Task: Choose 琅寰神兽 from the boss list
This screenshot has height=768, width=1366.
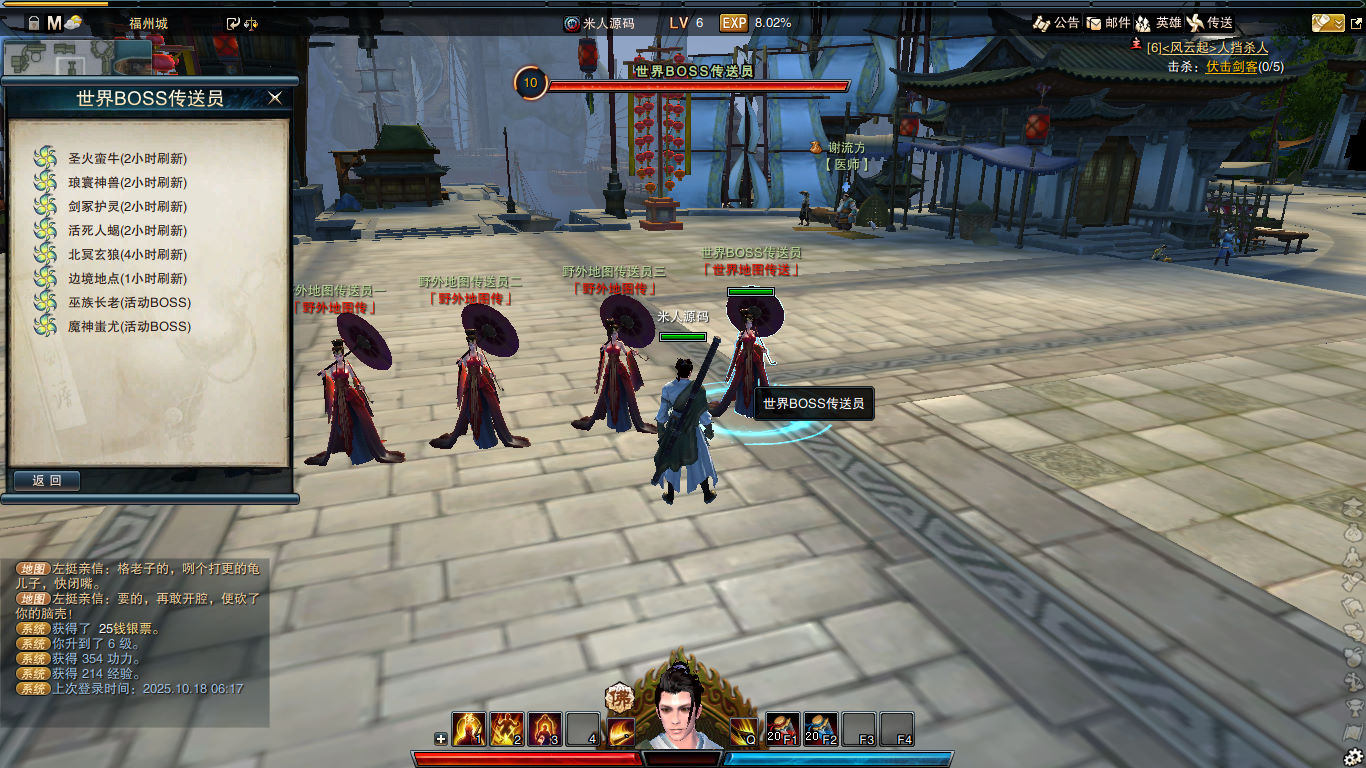Action: [x=127, y=182]
